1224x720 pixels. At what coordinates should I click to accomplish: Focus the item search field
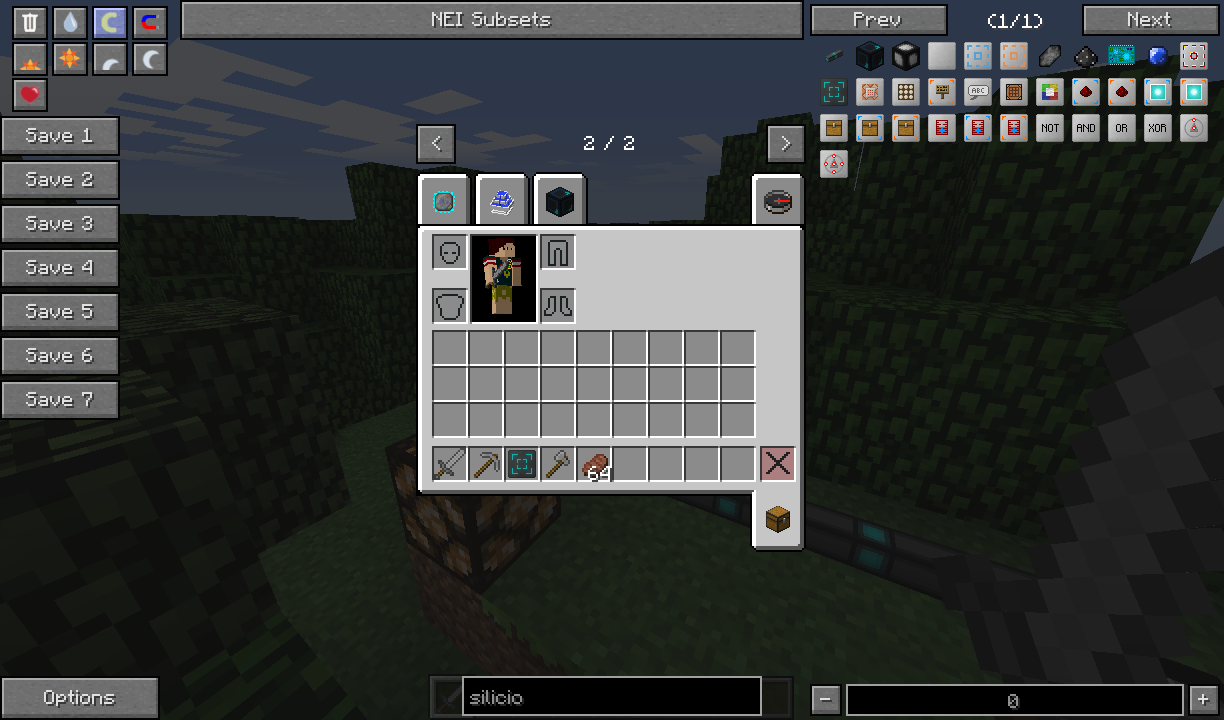611,698
